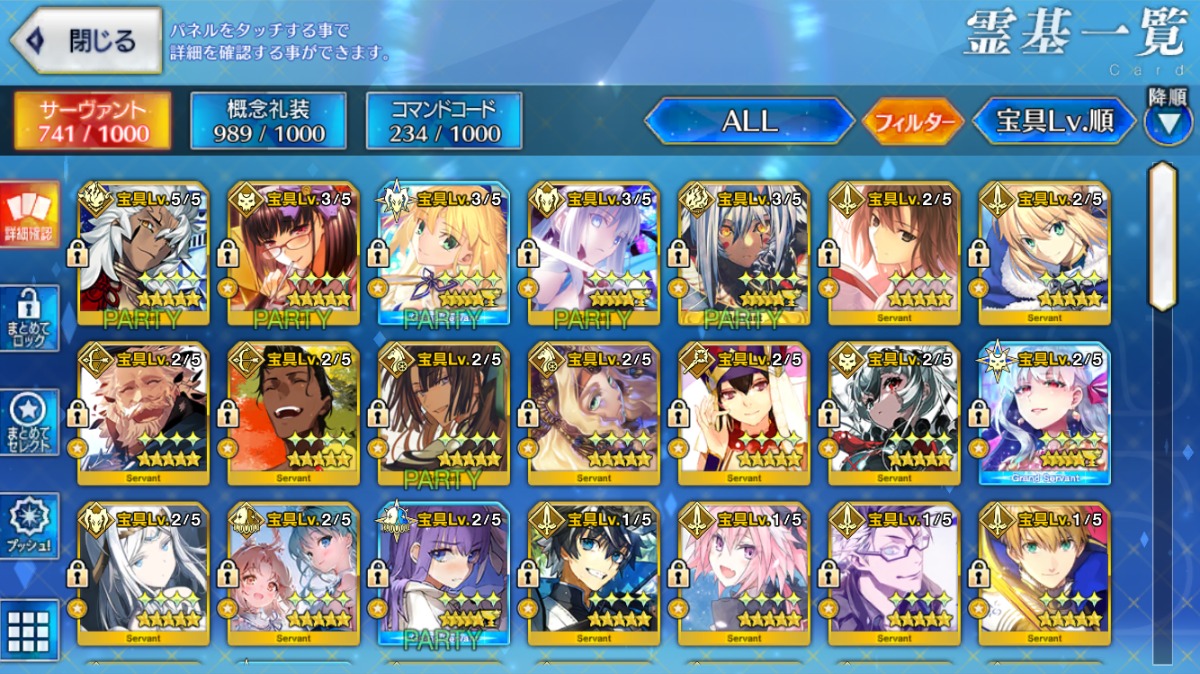This screenshot has width=1200, height=674.
Task: Open the コマンドコード tab
Action: [x=444, y=121]
